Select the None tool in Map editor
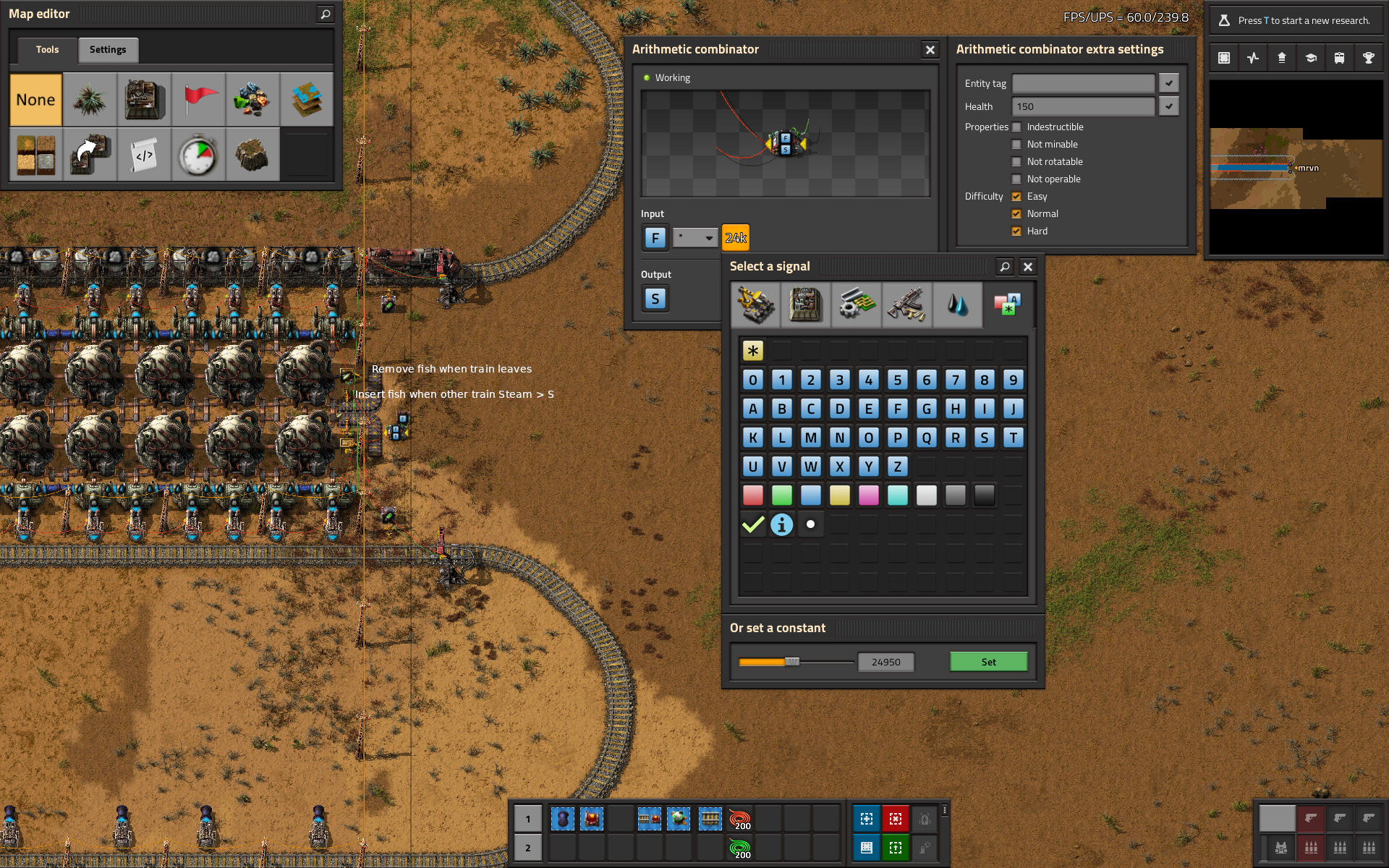Viewport: 1389px width, 868px height. pyautogui.click(x=36, y=100)
